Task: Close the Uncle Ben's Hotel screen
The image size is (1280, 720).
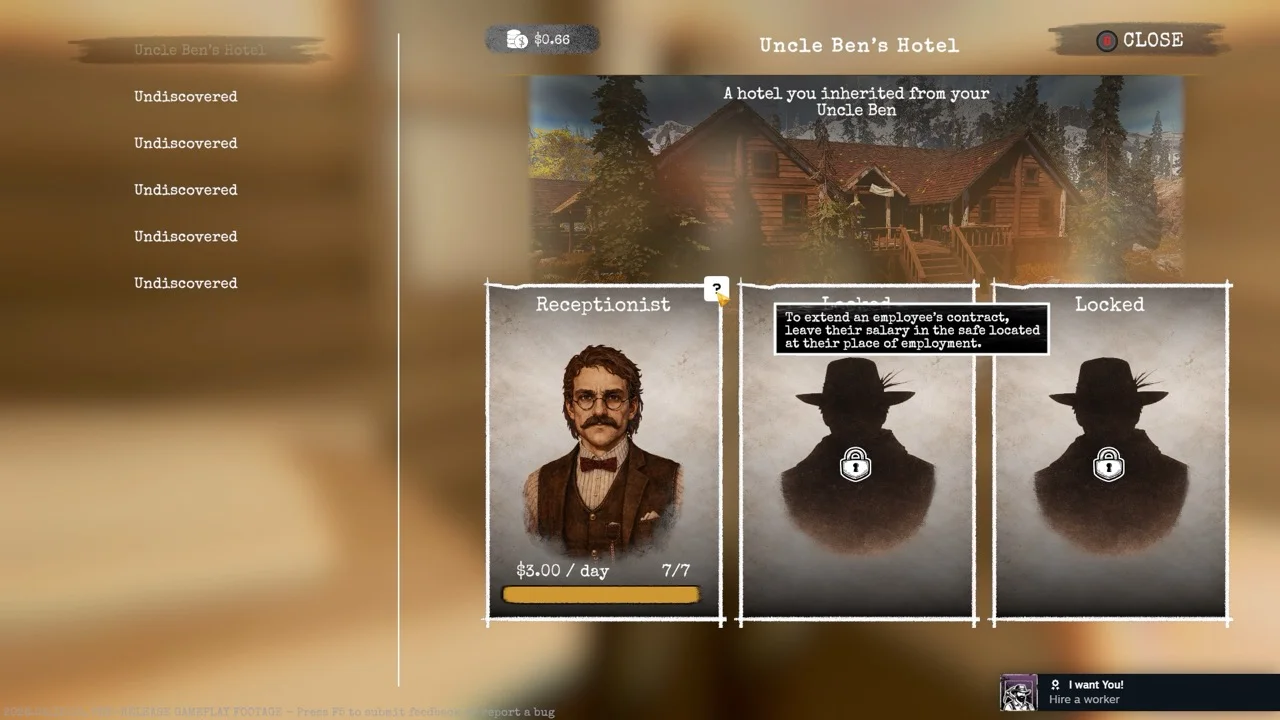Action: click(1140, 41)
